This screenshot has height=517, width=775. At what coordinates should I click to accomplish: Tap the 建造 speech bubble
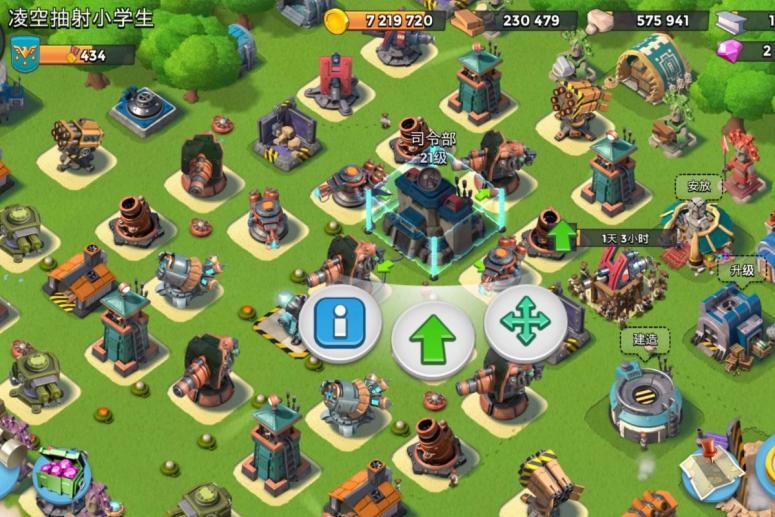pos(645,339)
